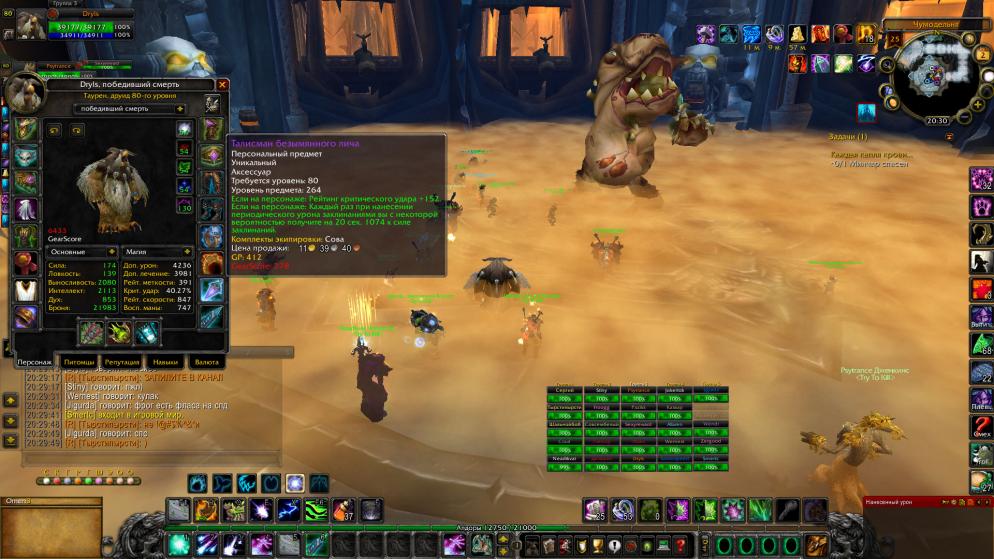Show the Навыки tab
Screen dimensions: 994x559
tap(165, 361)
